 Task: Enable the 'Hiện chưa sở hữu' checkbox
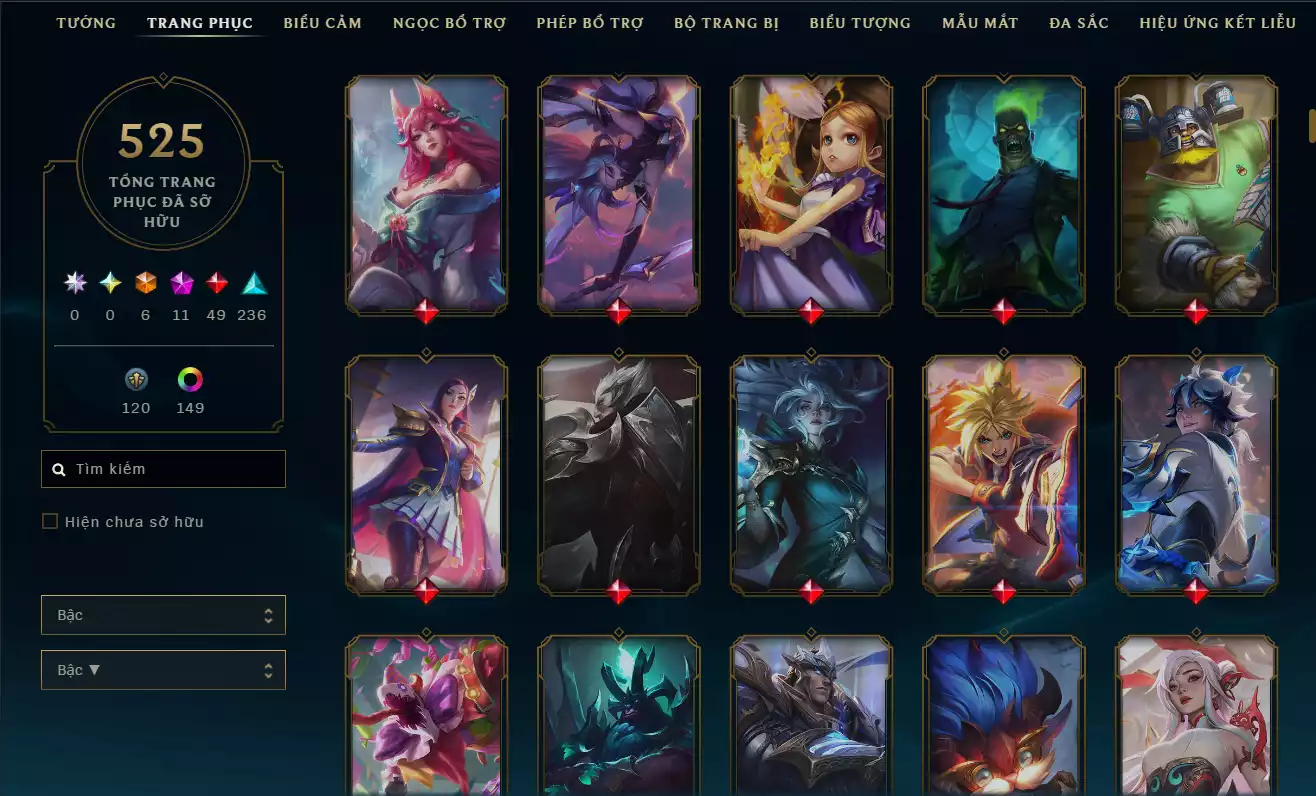coord(49,520)
